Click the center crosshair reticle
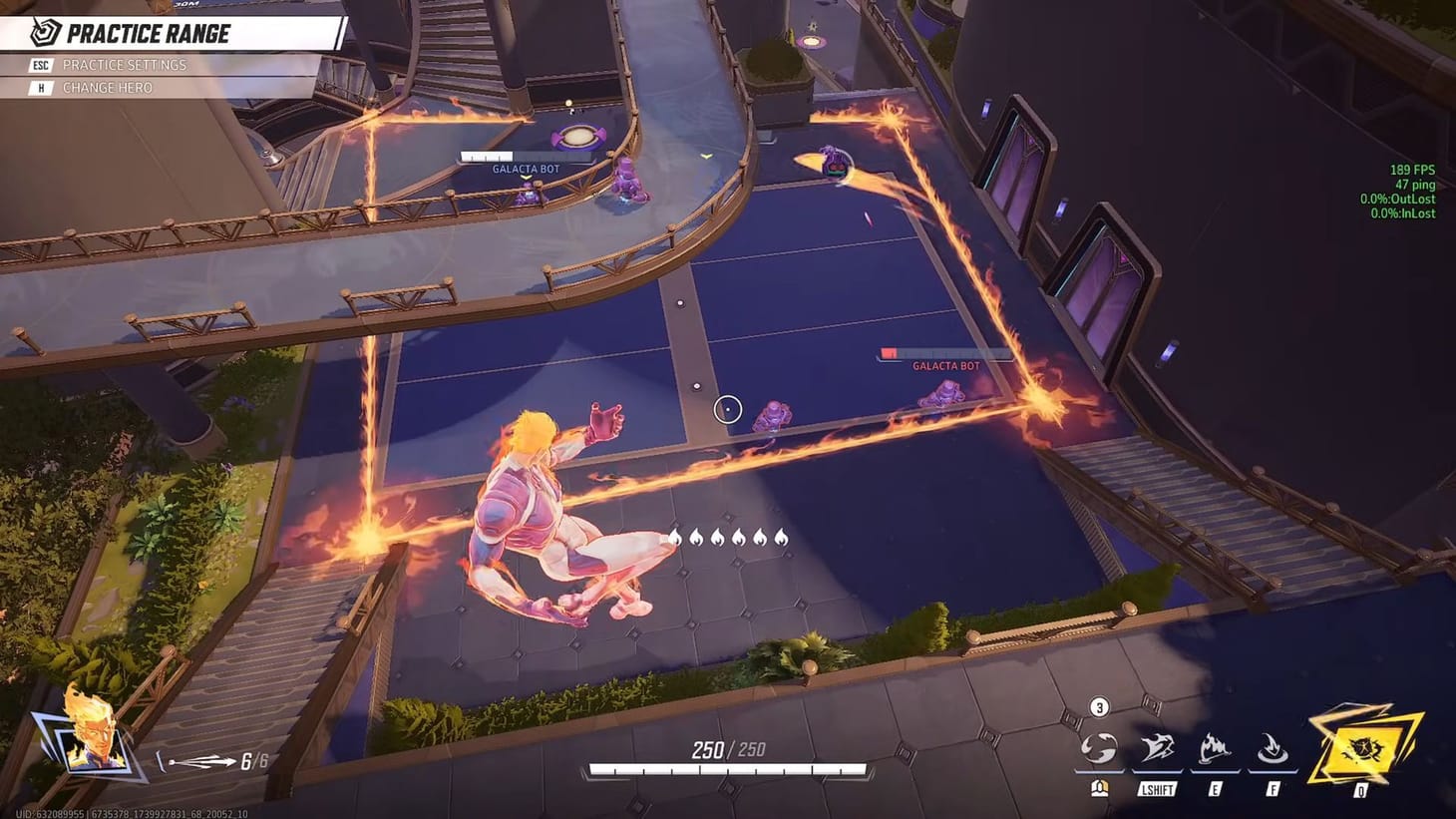Screen dimensions: 1456x819 click(728, 408)
